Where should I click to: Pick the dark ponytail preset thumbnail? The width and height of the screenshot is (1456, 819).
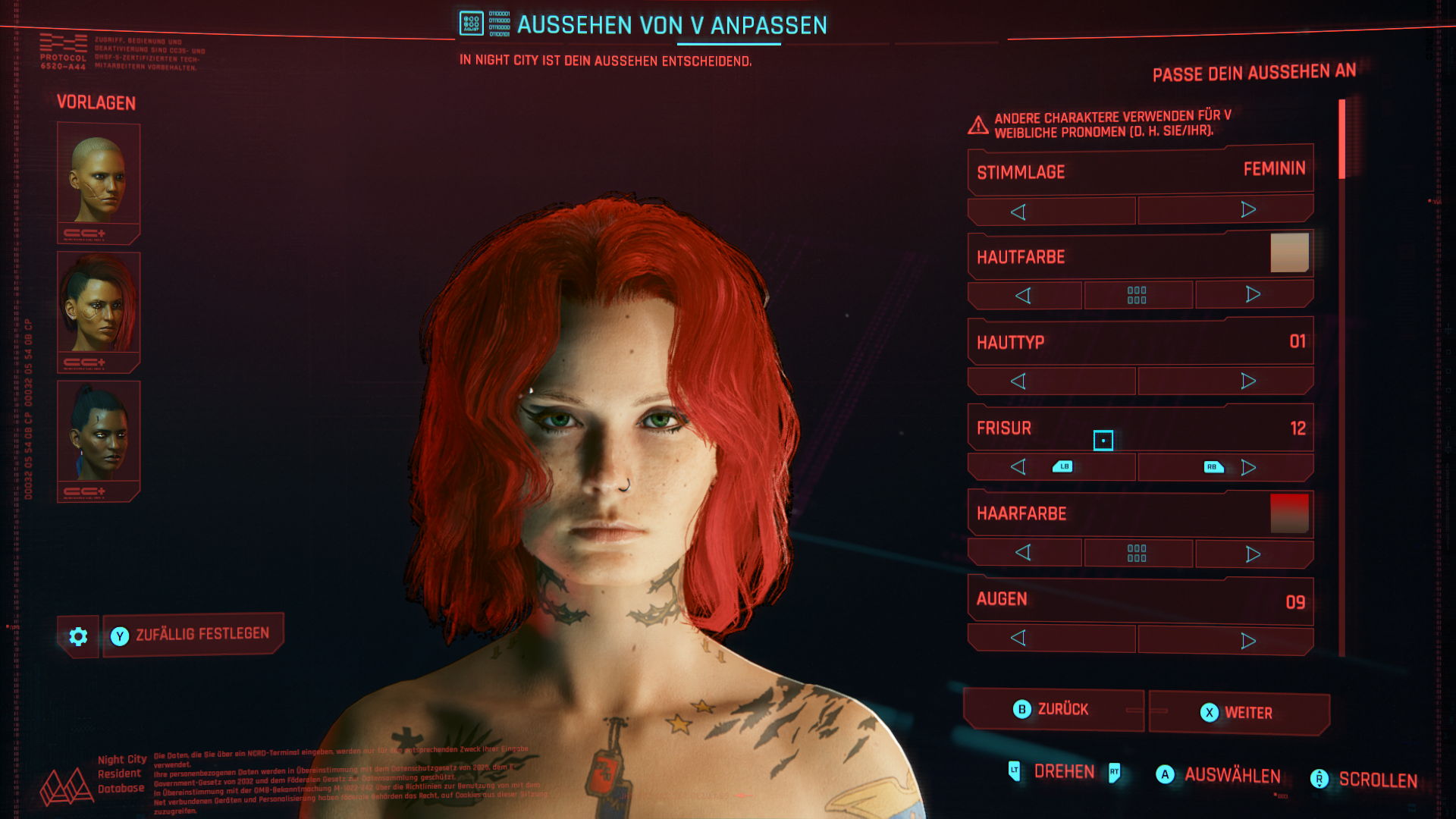coord(99,440)
